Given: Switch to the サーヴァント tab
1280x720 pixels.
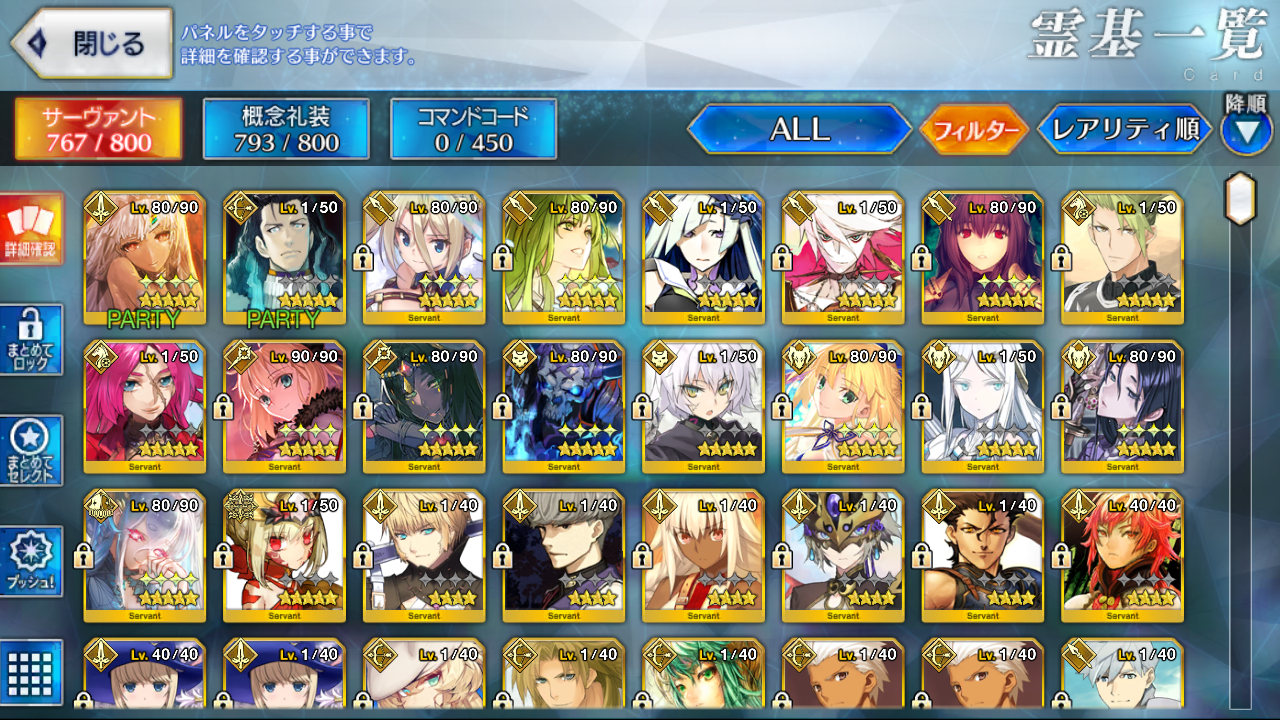Looking at the screenshot, I should [98, 129].
